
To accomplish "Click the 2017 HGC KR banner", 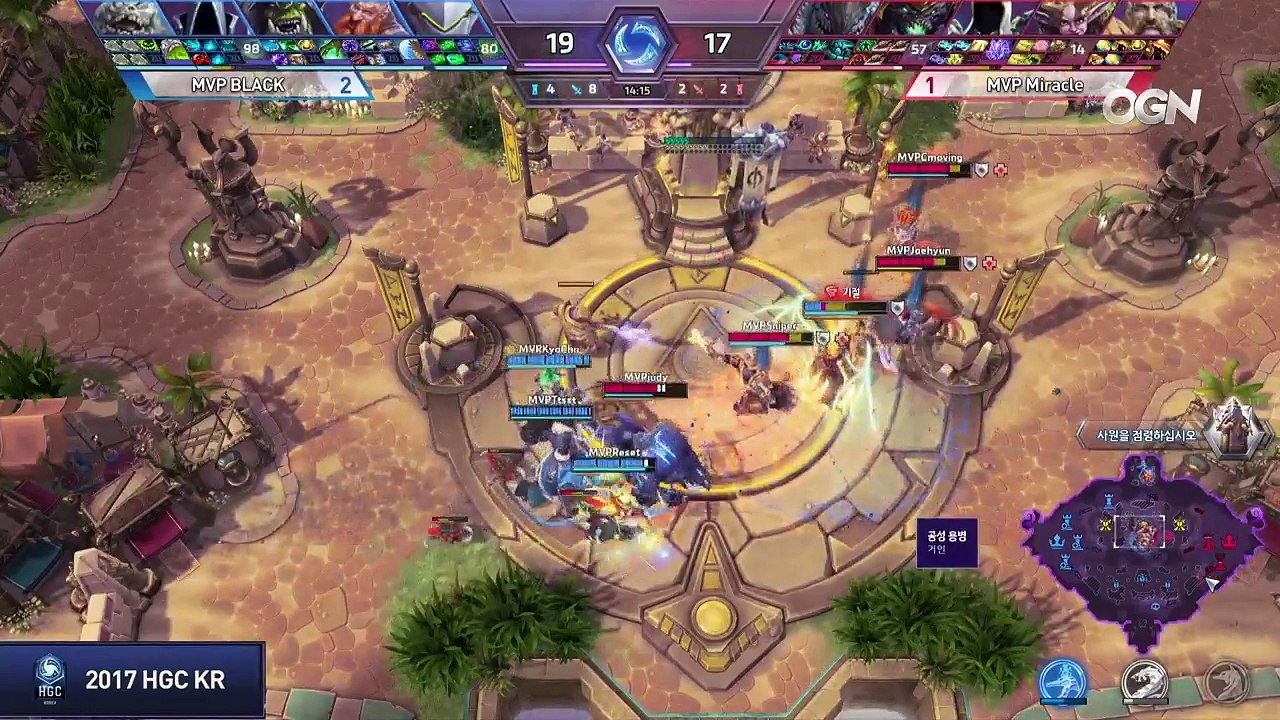I will pos(132,680).
